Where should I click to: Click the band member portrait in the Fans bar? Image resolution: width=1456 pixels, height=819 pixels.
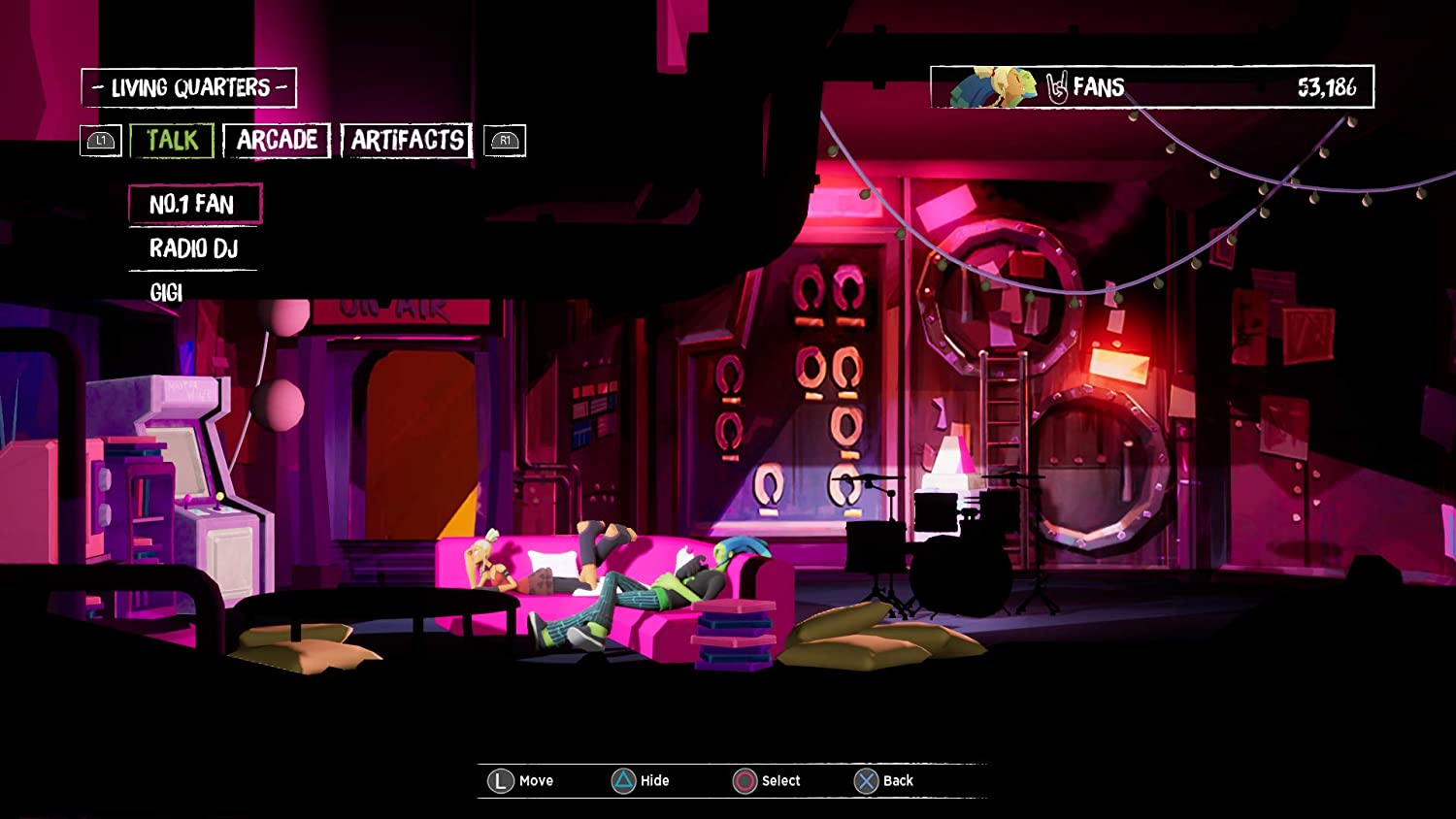pyautogui.click(x=990, y=86)
